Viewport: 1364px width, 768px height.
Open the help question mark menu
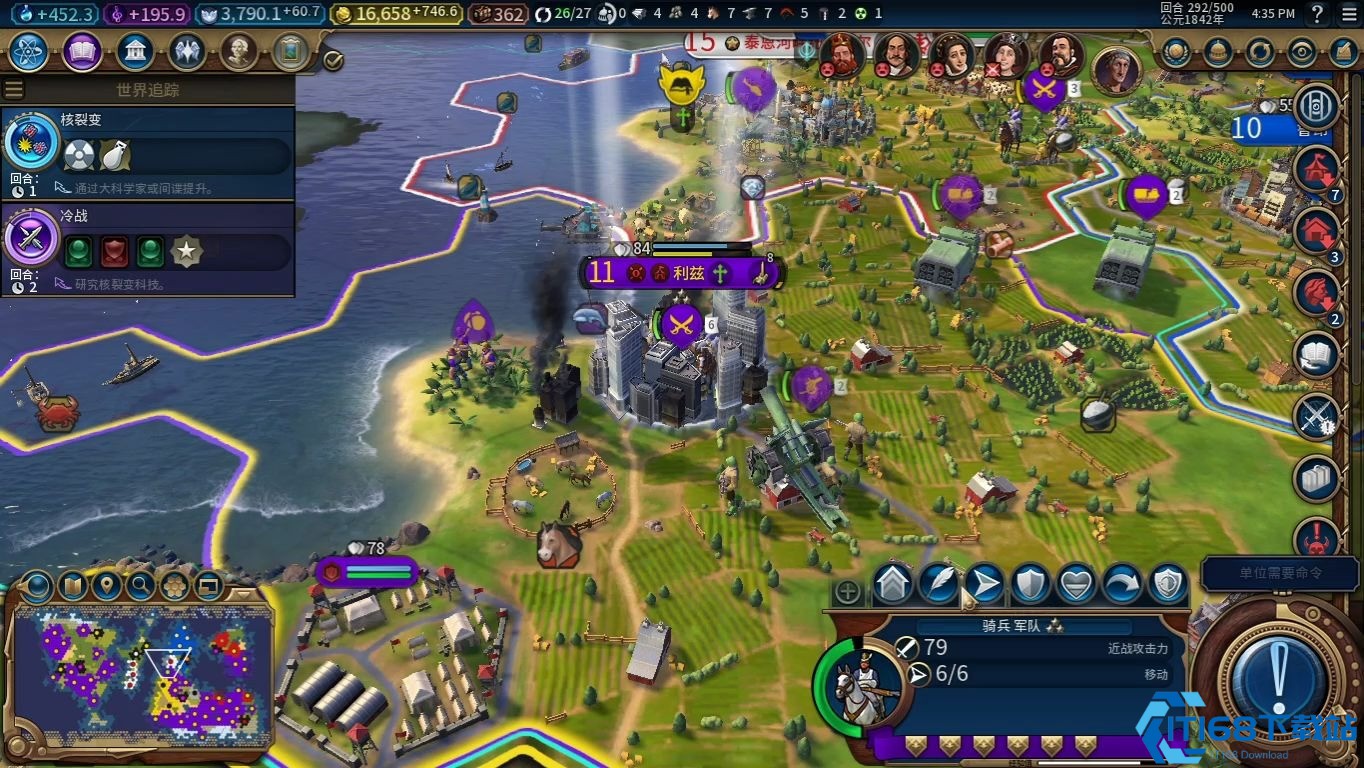click(x=1318, y=14)
